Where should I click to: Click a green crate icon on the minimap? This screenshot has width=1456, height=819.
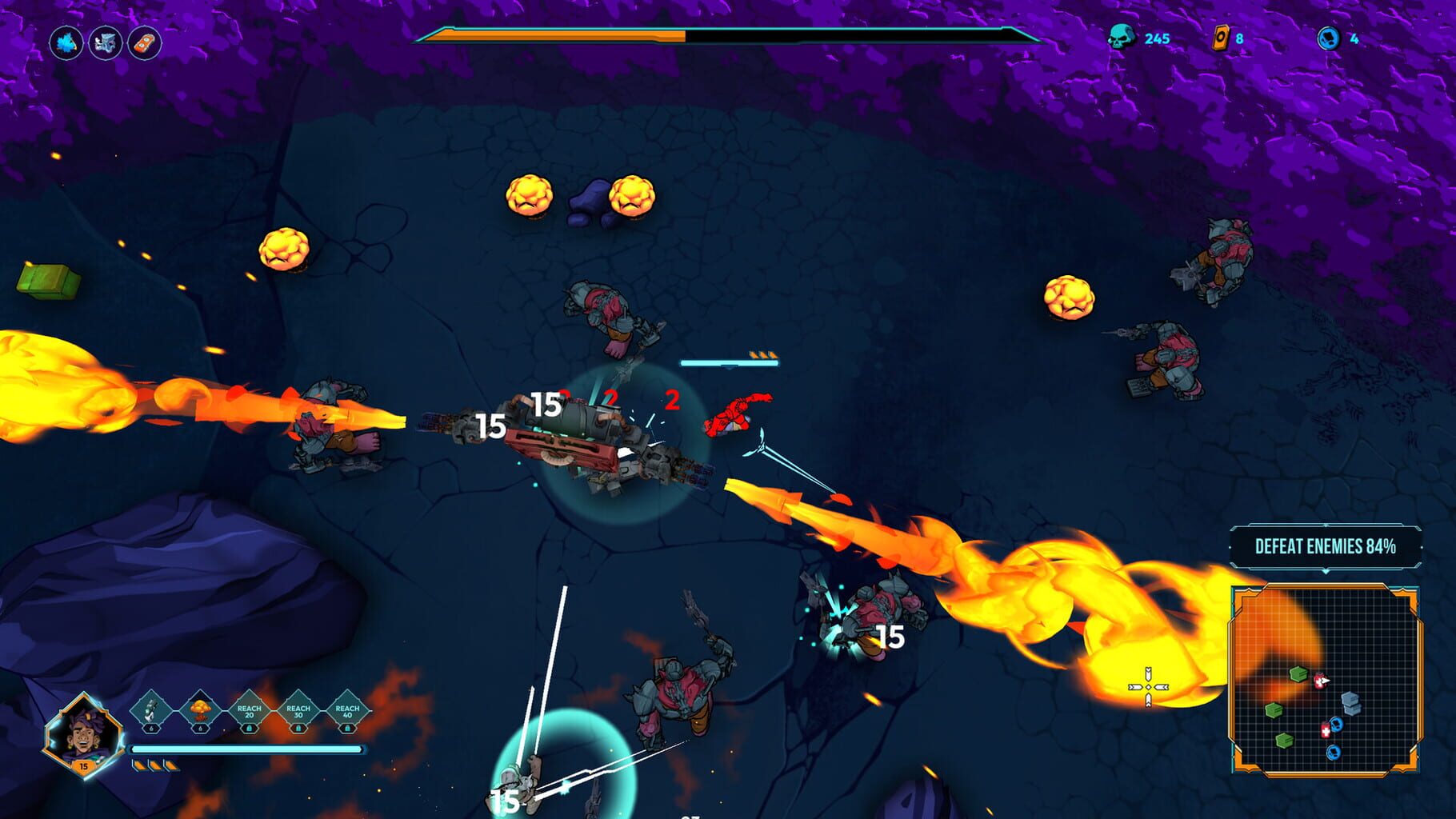[x=1298, y=674]
